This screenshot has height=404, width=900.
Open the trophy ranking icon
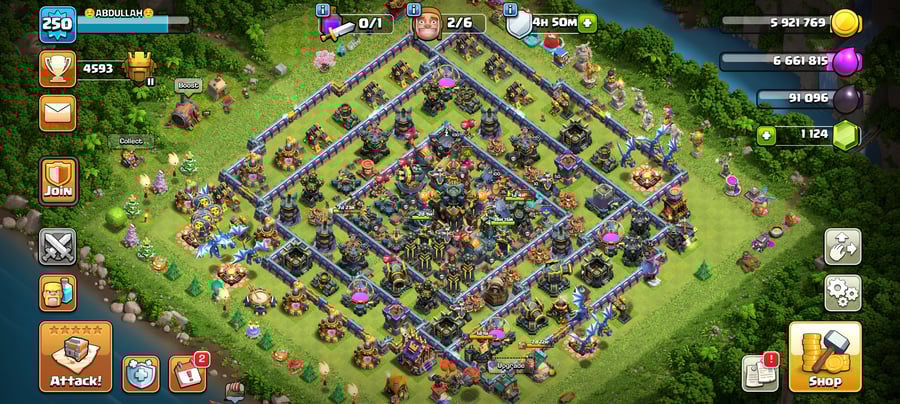click(57, 69)
